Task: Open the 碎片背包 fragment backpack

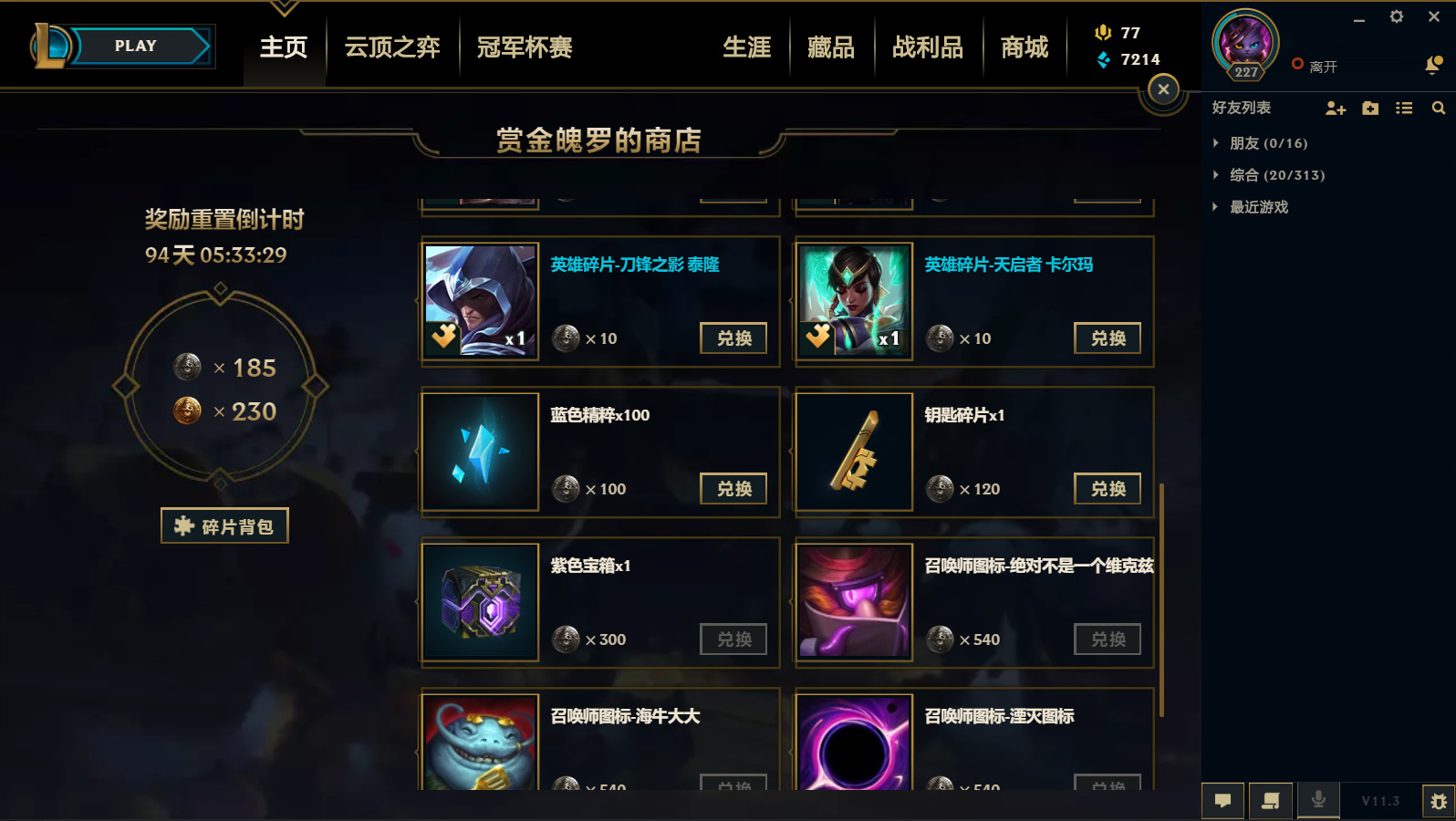Action: [224, 525]
